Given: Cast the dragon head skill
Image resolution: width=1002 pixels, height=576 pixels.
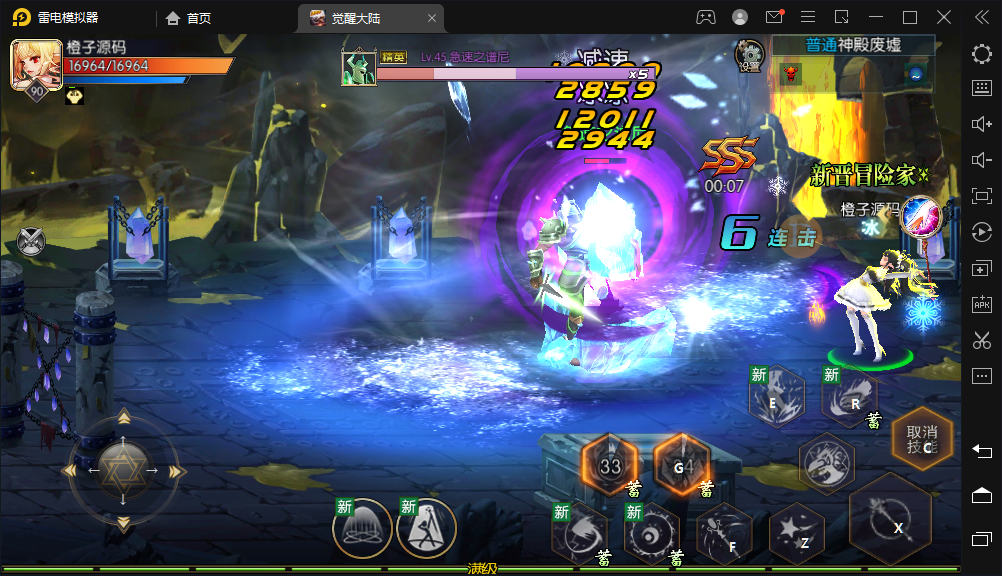Looking at the screenshot, I should tap(826, 463).
